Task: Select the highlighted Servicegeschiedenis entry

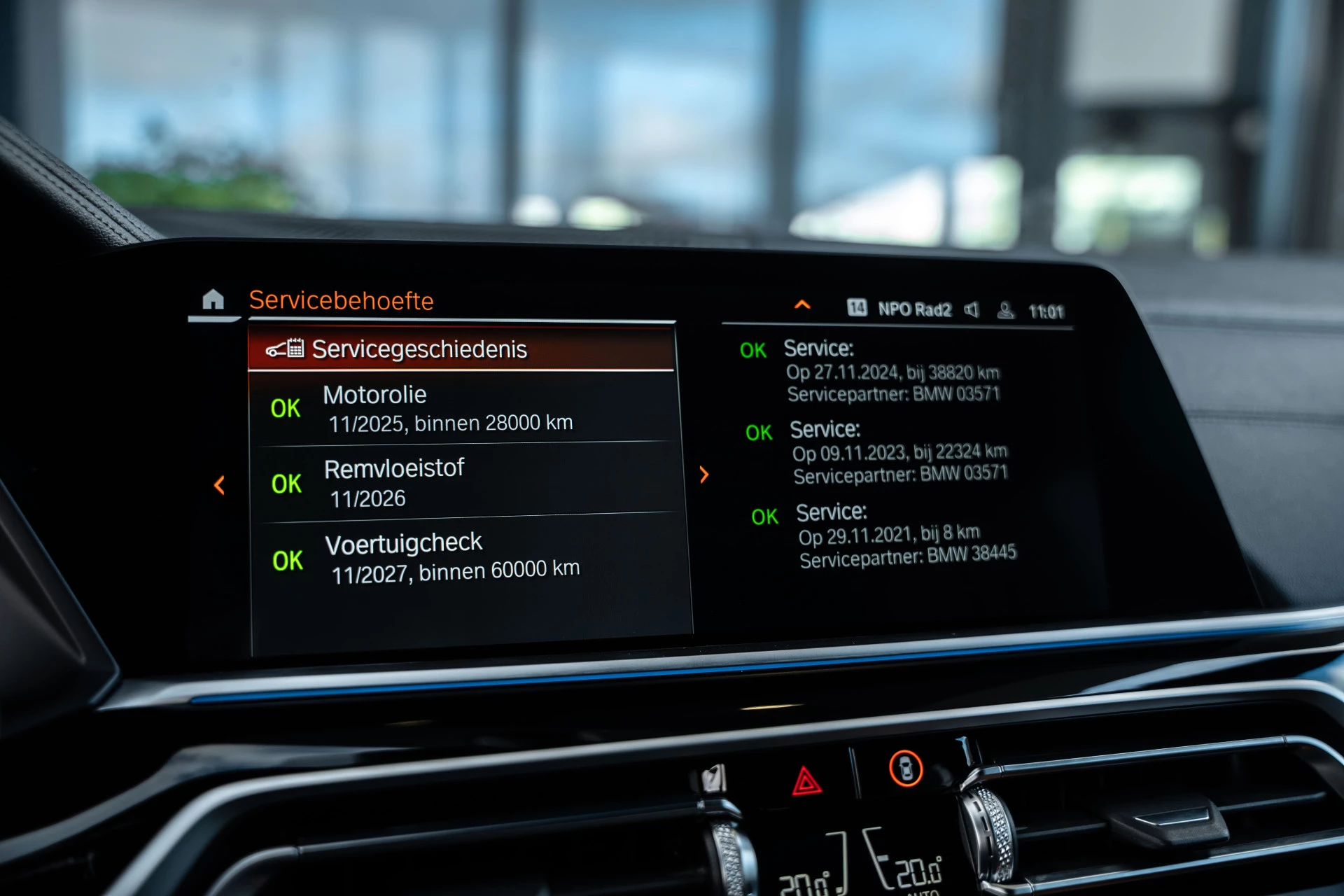Action: (462, 348)
